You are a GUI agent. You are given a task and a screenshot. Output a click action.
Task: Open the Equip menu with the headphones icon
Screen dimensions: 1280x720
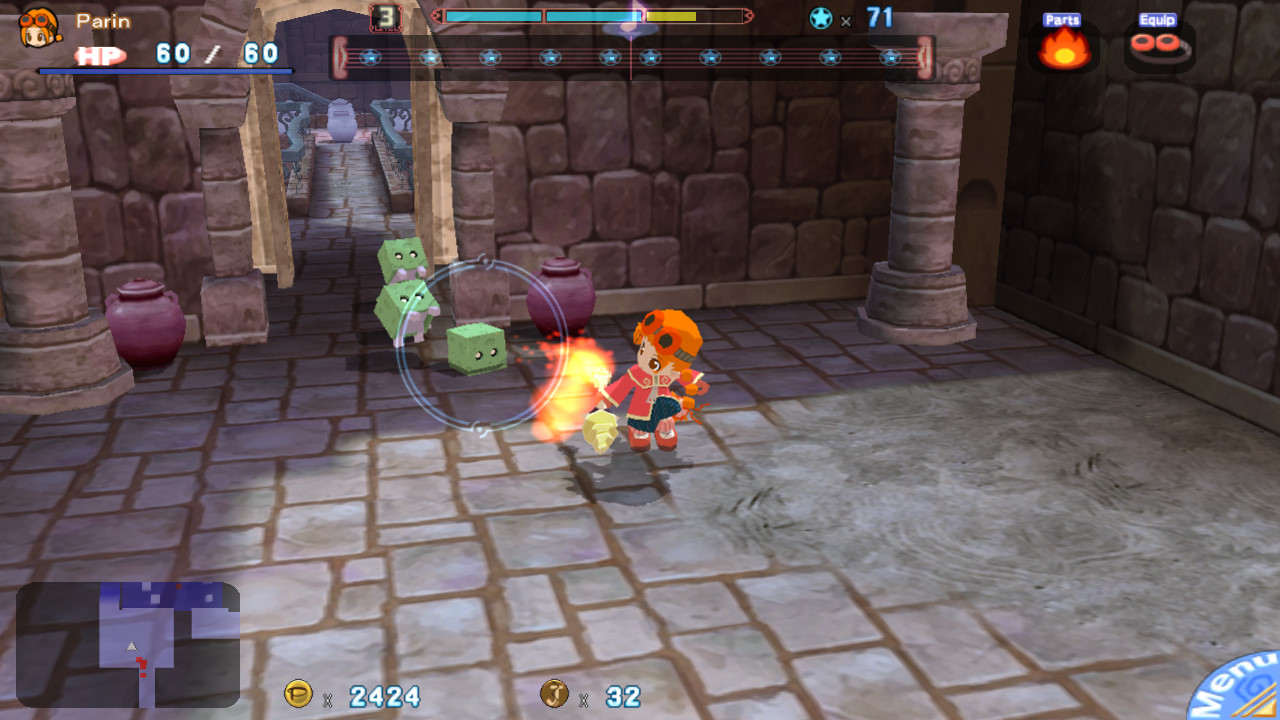click(x=1158, y=45)
